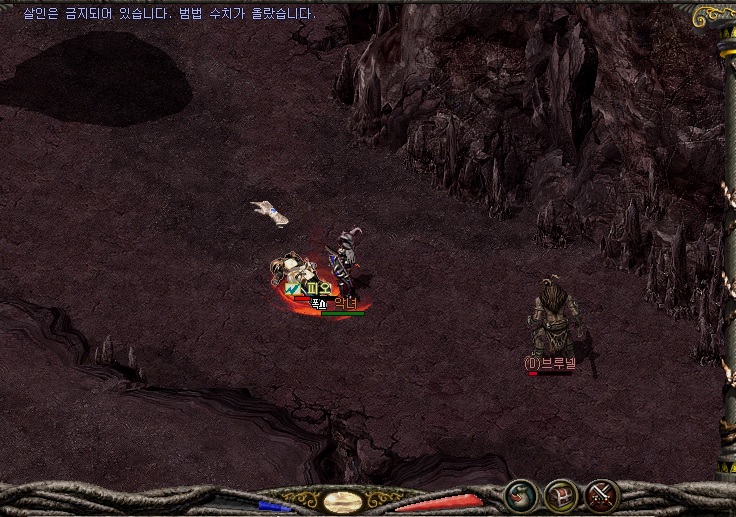This screenshot has height=517, width=736.
Task: Click the golden oval emblem on bottom bar
Action: point(344,502)
